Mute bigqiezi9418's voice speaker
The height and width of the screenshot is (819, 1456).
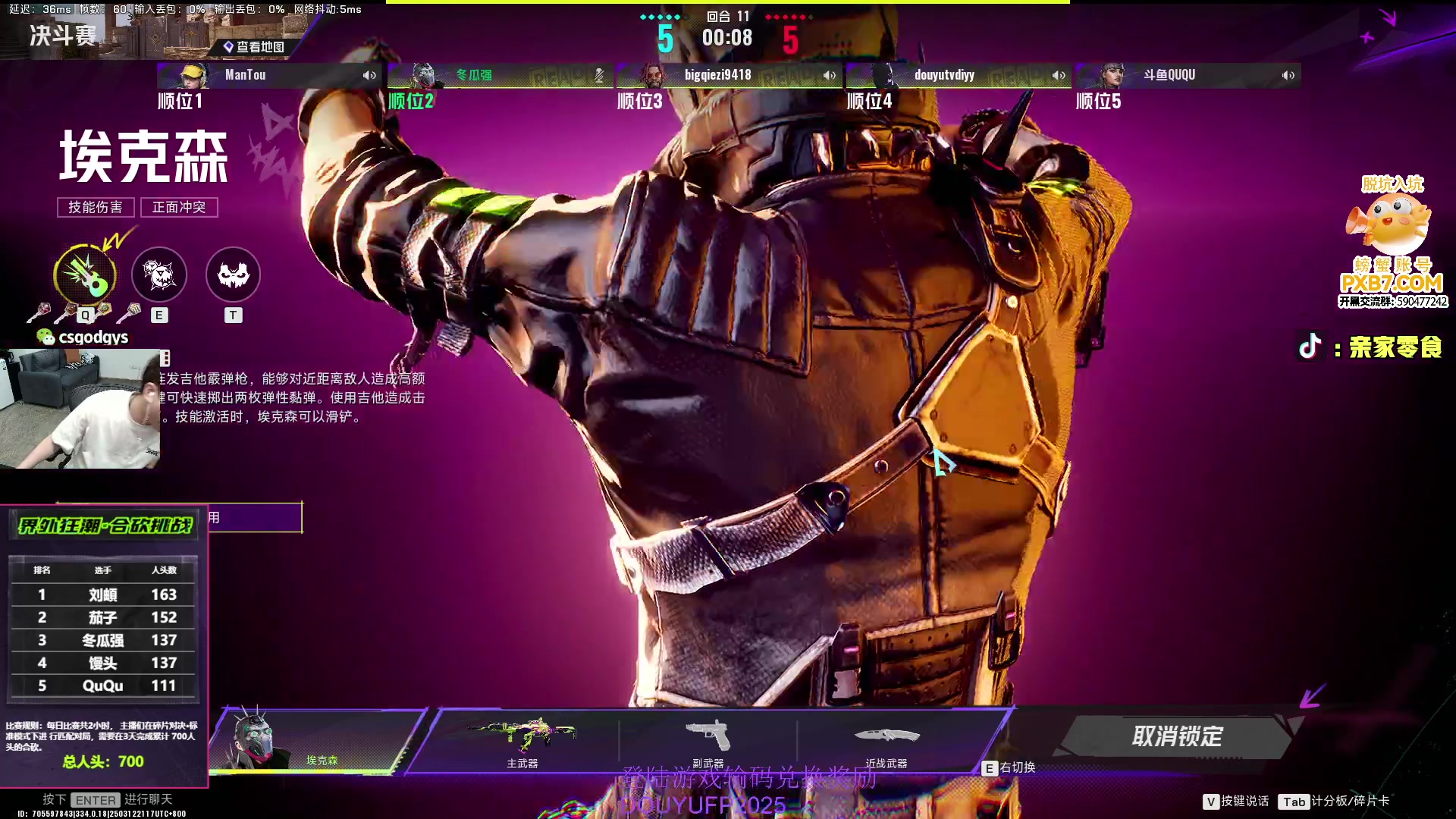pyautogui.click(x=829, y=75)
